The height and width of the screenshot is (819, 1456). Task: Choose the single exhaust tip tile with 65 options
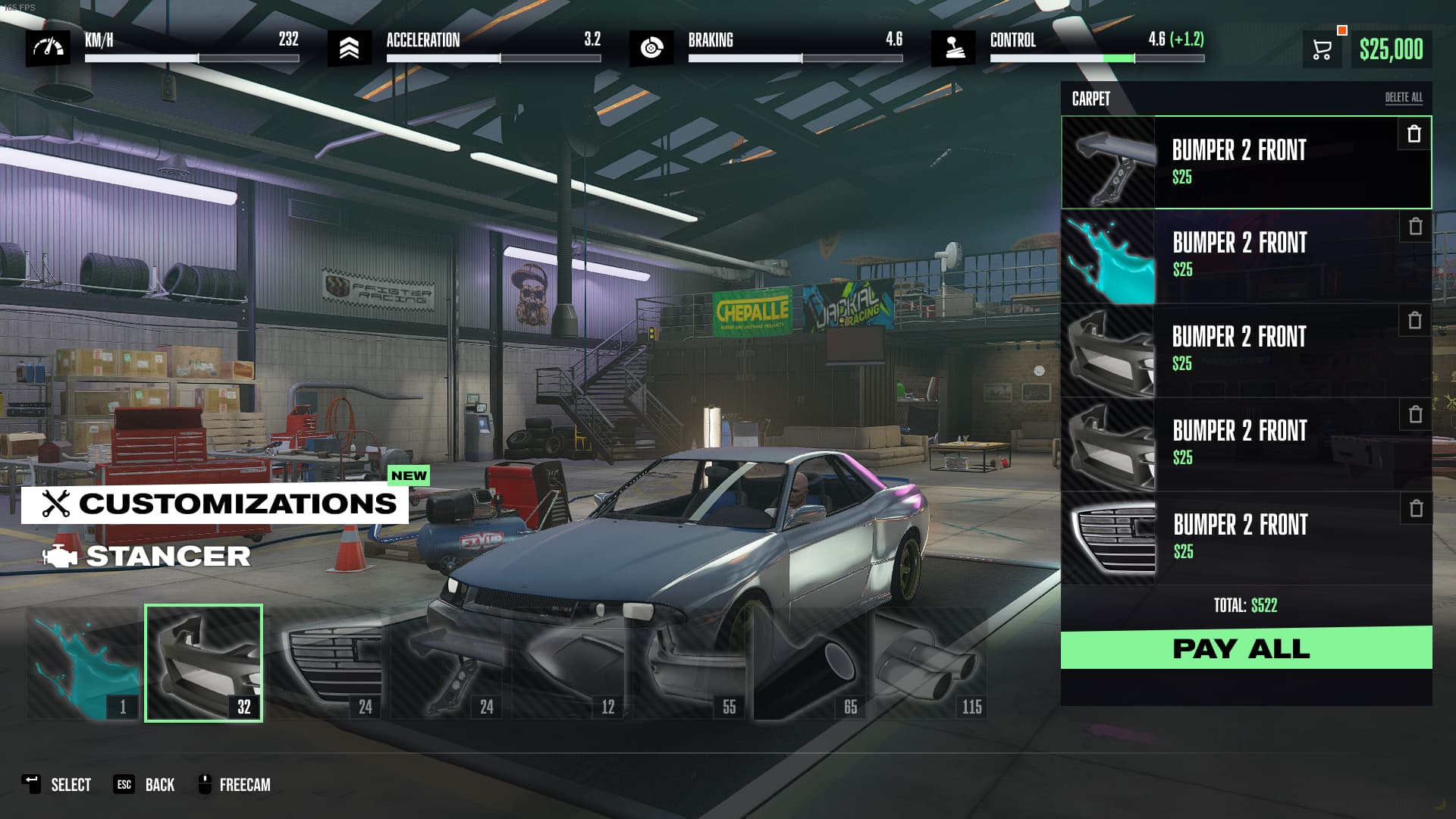click(810, 664)
